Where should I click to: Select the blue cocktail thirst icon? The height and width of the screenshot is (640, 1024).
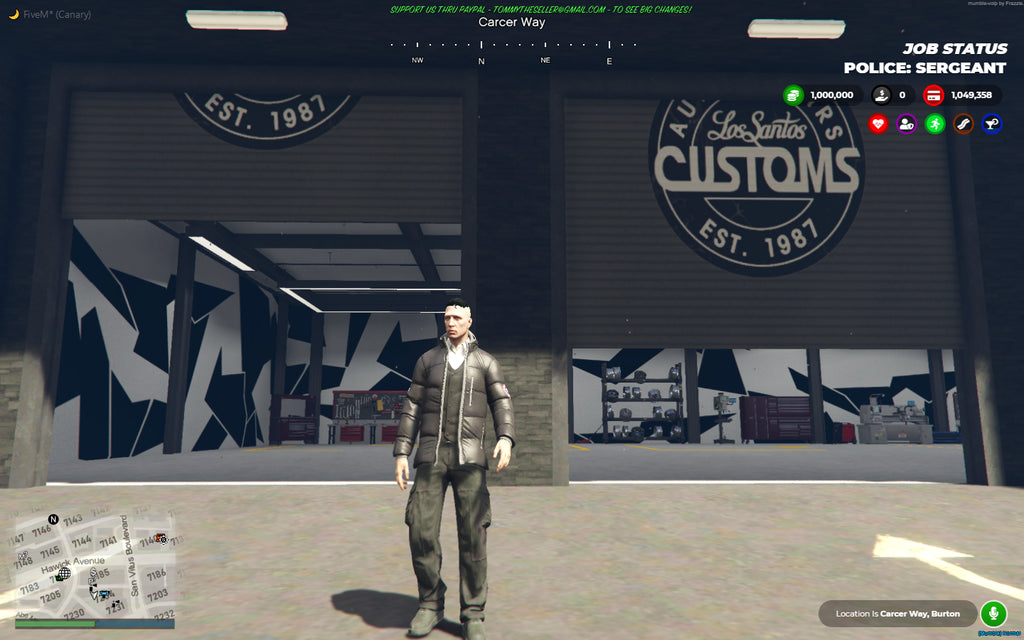click(x=991, y=124)
